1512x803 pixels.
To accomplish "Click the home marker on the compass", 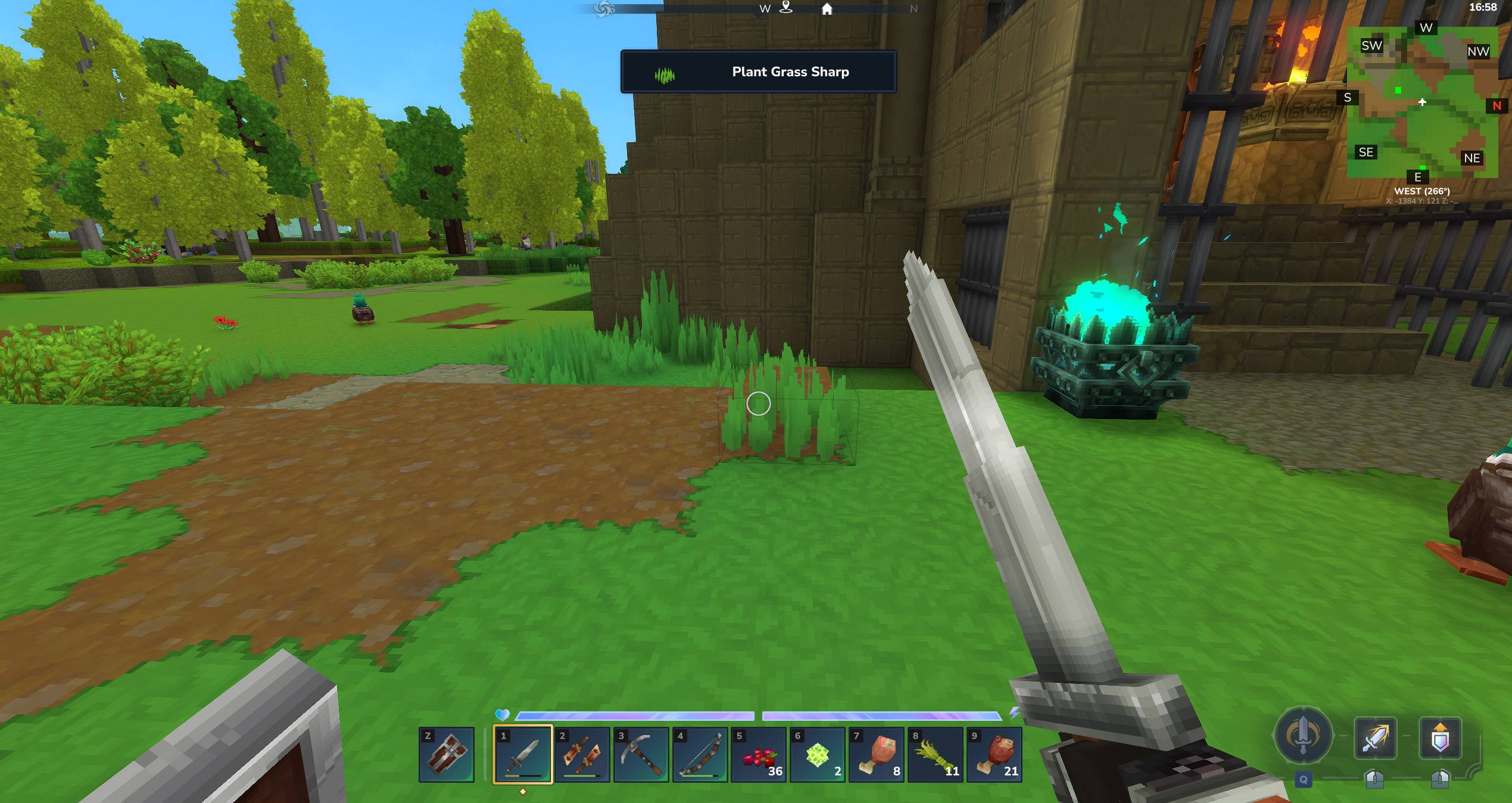I will tap(827, 9).
